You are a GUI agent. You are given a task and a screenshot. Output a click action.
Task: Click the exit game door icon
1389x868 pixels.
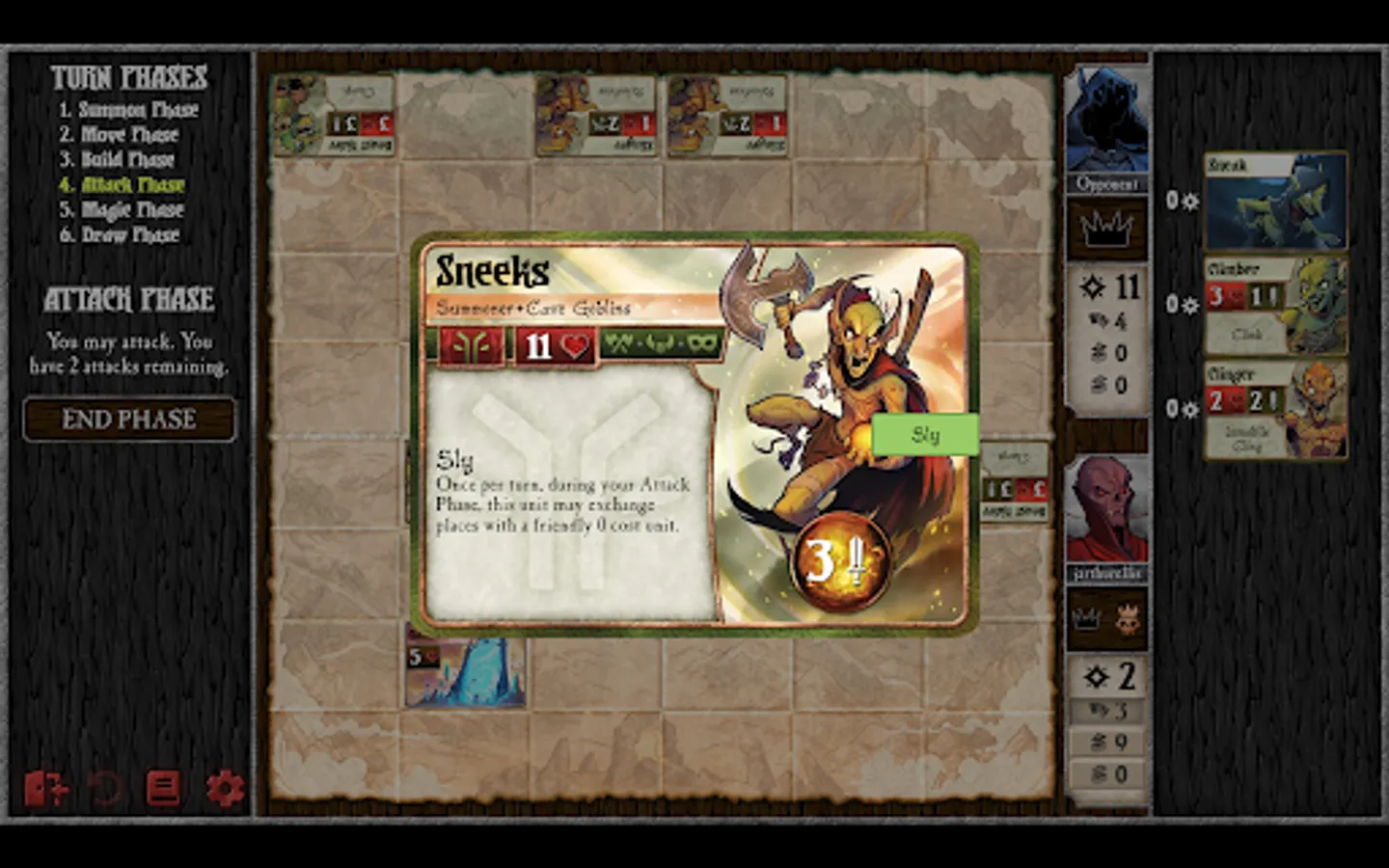click(x=45, y=788)
